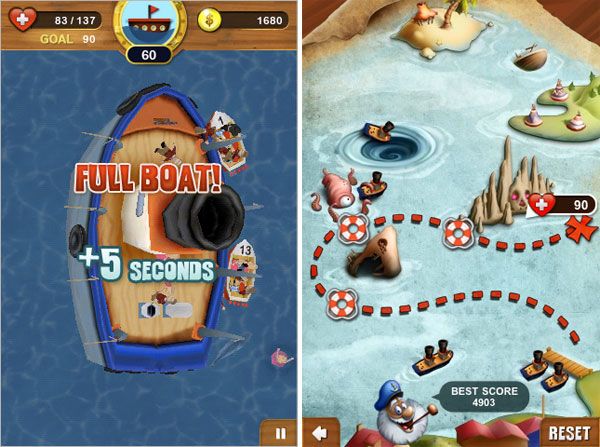The height and width of the screenshot is (447, 600).
Task: Select the life ring level below the skull rock
Action: (x=457, y=232)
